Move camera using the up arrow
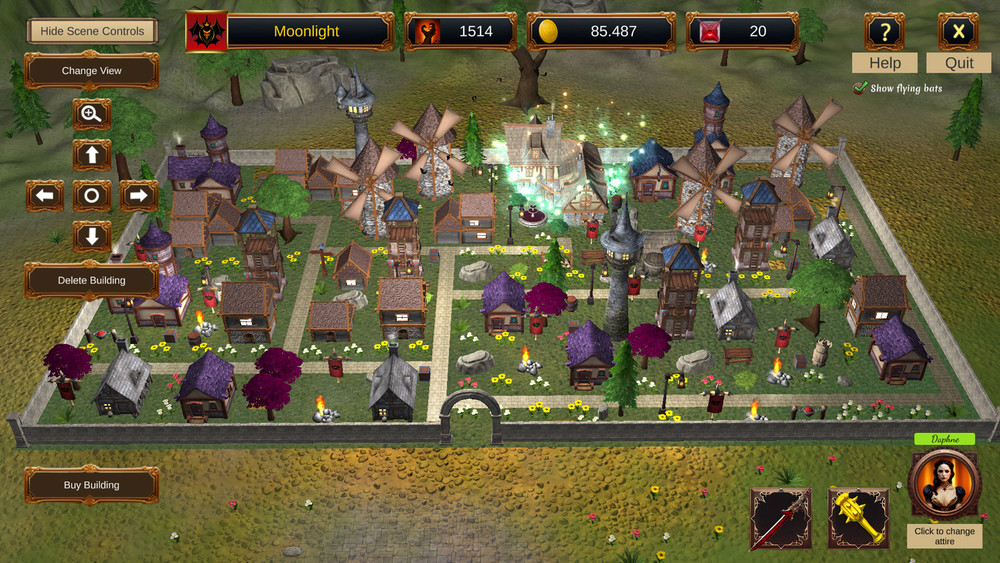The image size is (1000, 563). coord(92,155)
